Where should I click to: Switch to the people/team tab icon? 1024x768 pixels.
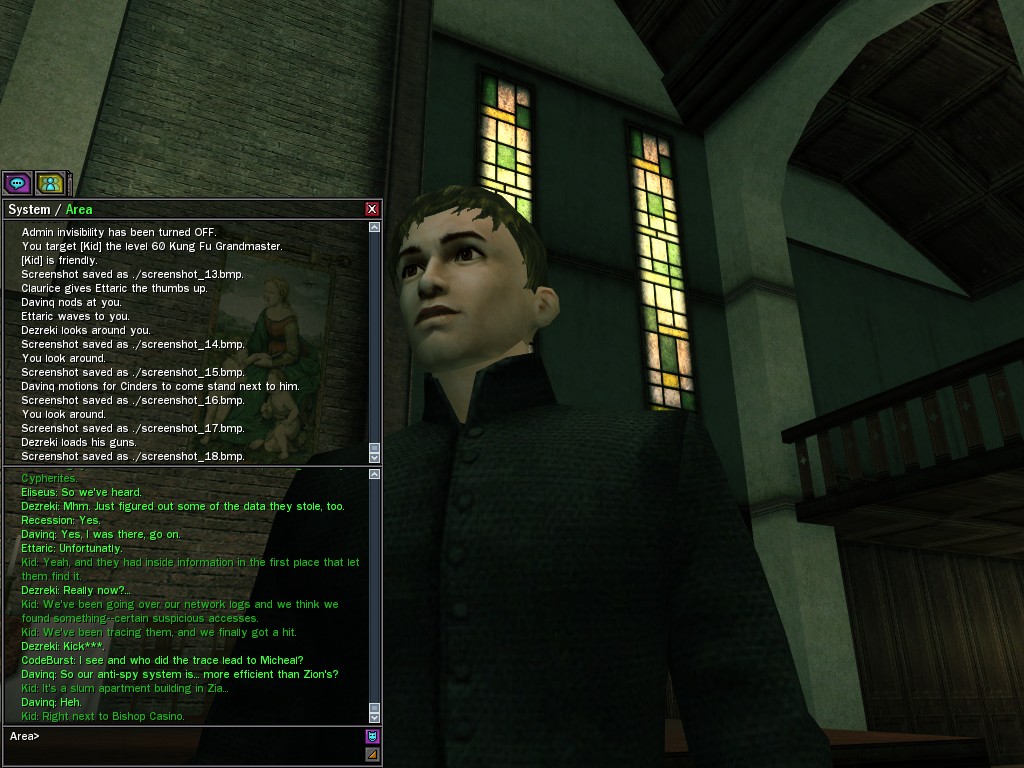coord(50,183)
